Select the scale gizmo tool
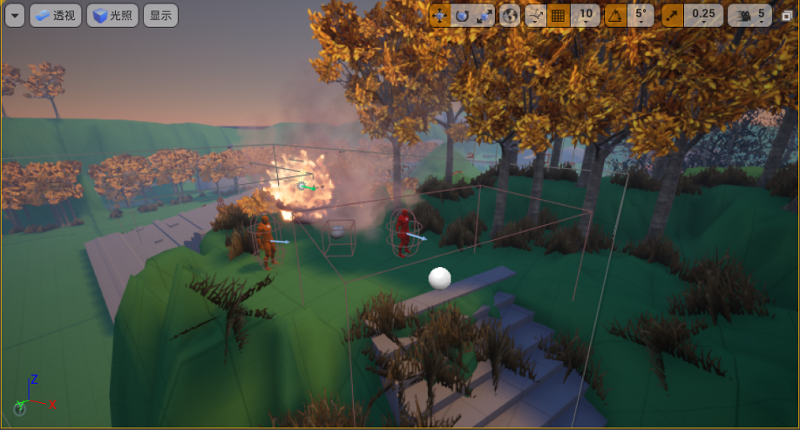 point(484,15)
